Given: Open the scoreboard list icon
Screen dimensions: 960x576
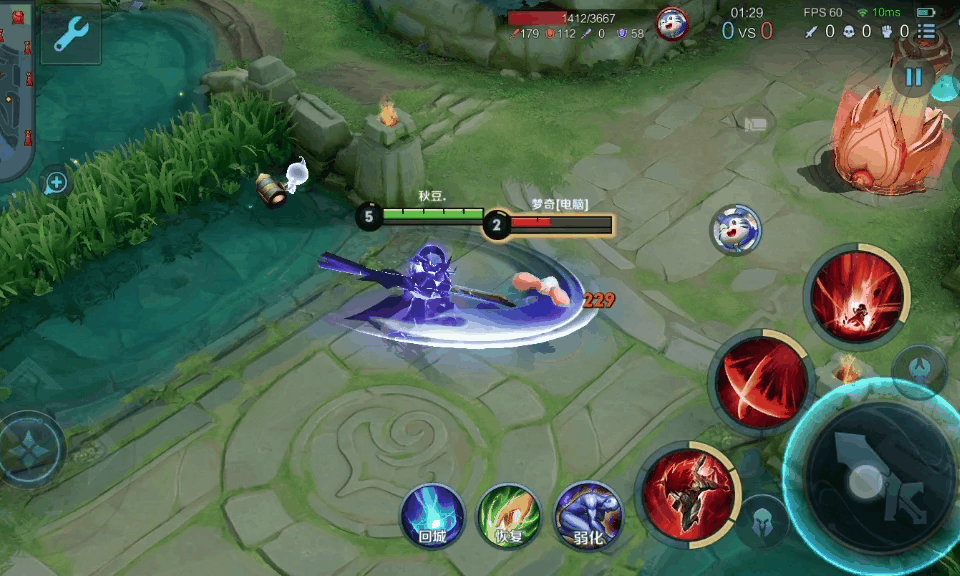Looking at the screenshot, I should click(x=927, y=32).
